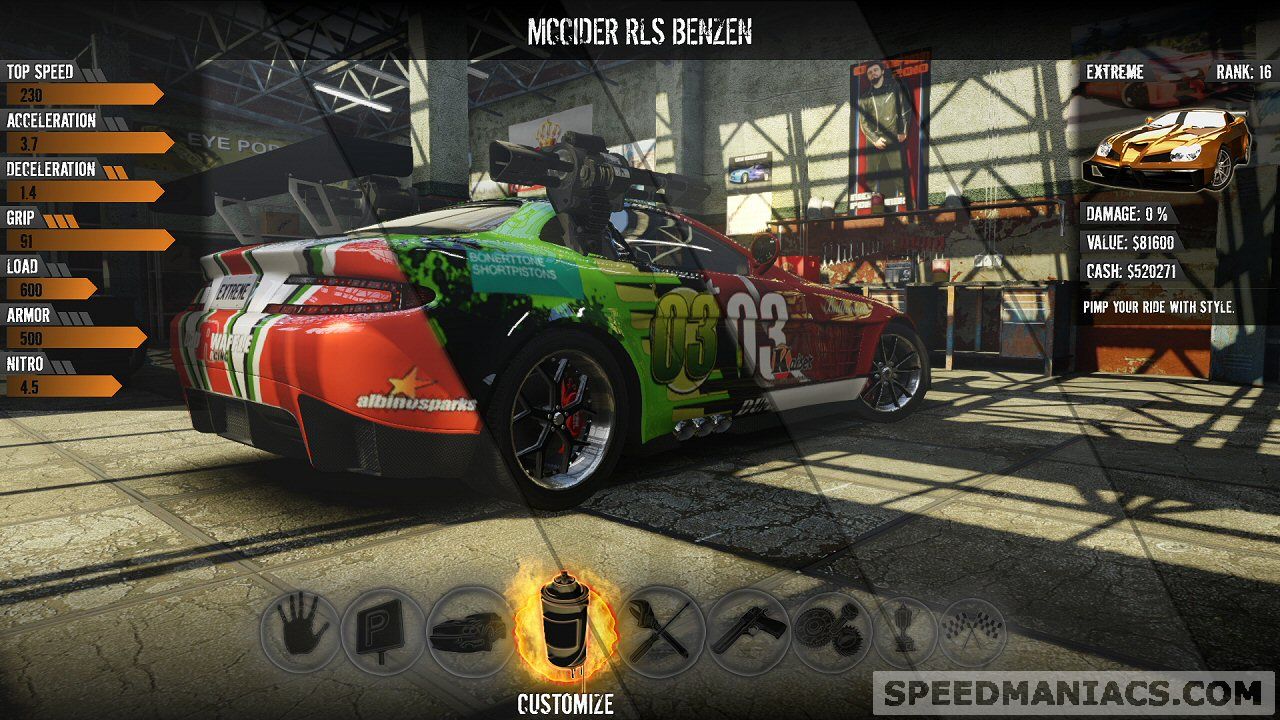Choose the gears upgrade icon

(830, 631)
